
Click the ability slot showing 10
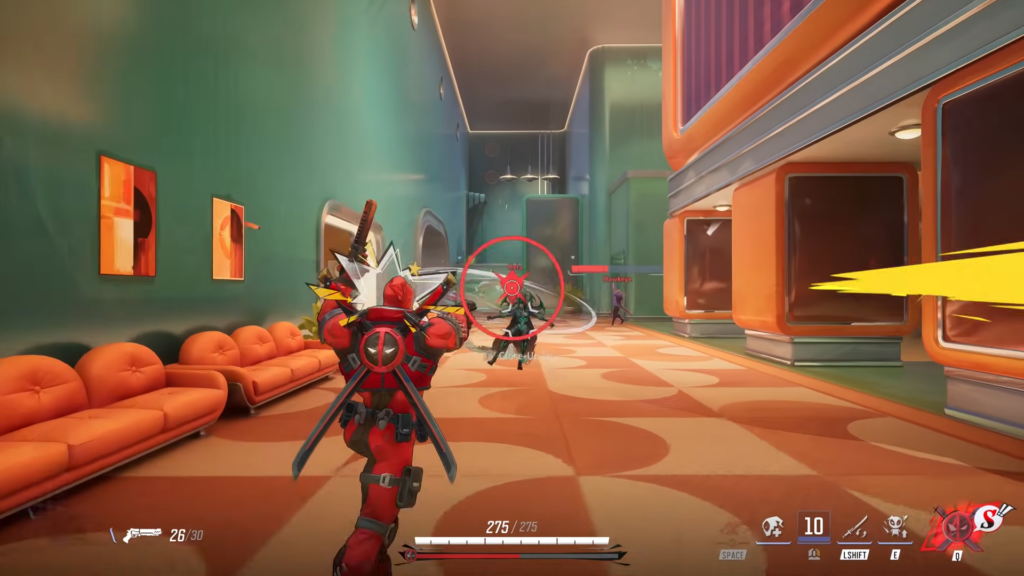click(x=814, y=526)
